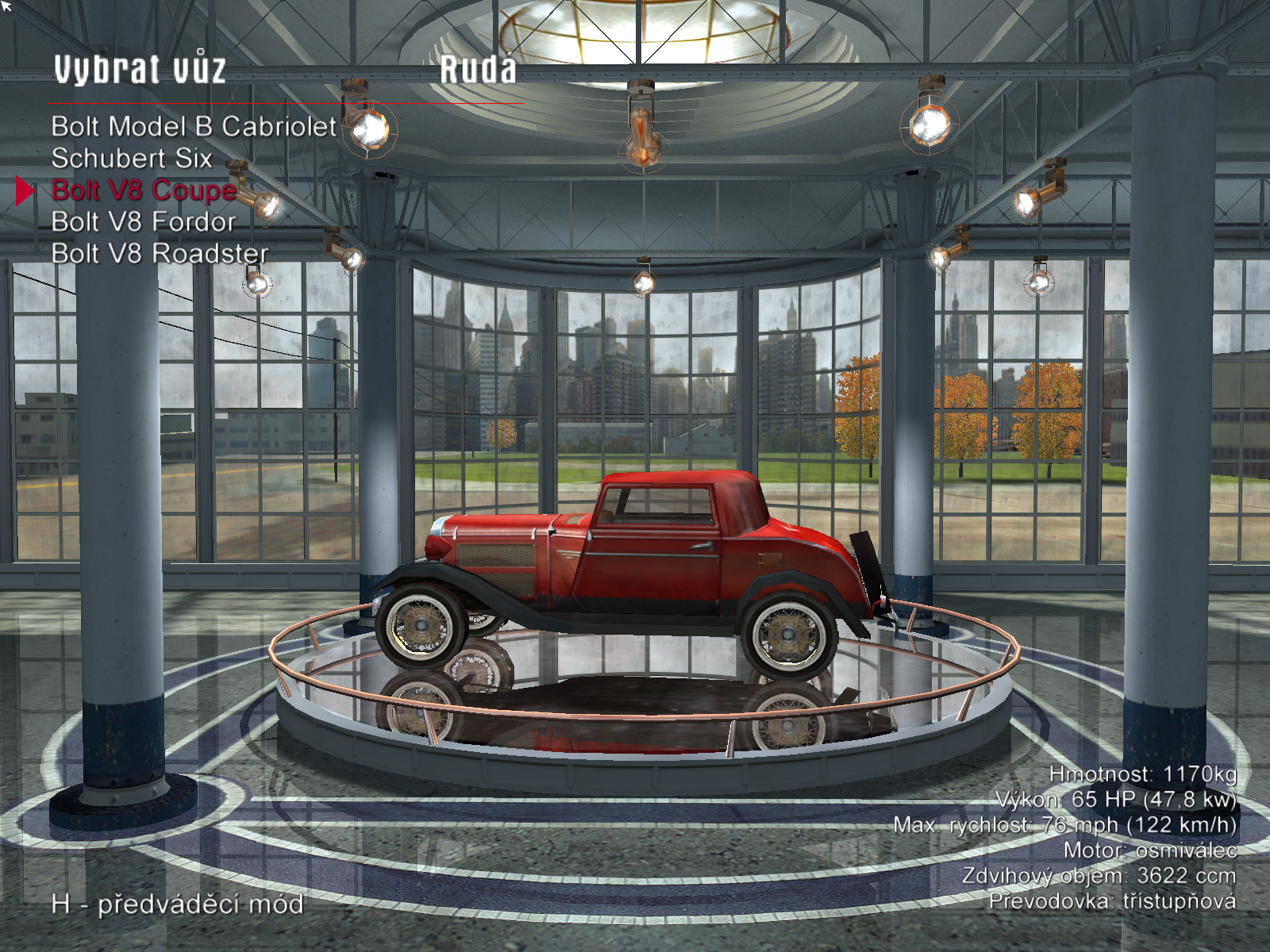This screenshot has width=1270, height=952.
Task: Pick the highlighted Bolt V8 Coupe
Action: [144, 190]
